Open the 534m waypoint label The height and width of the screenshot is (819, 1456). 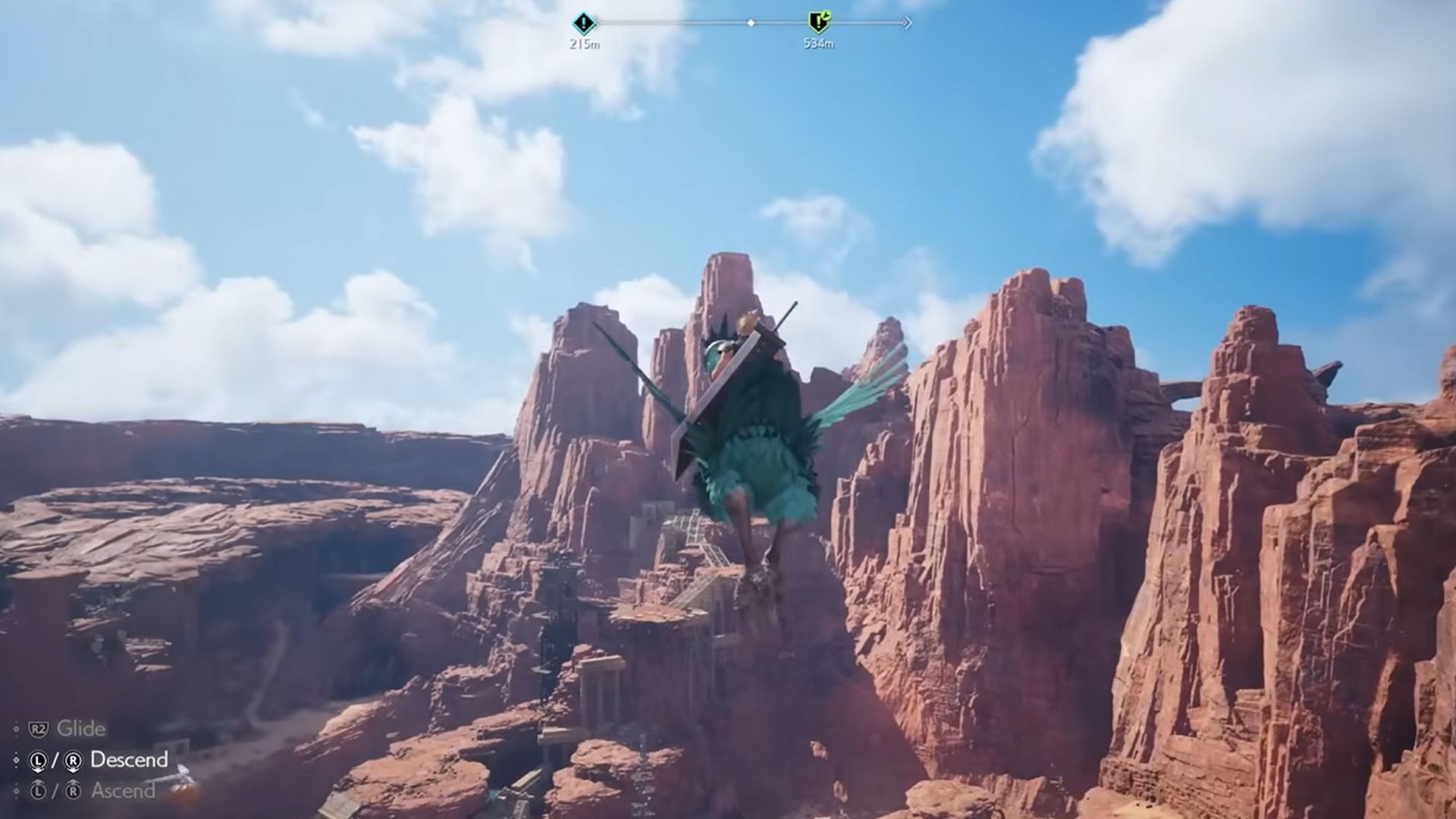click(x=819, y=42)
